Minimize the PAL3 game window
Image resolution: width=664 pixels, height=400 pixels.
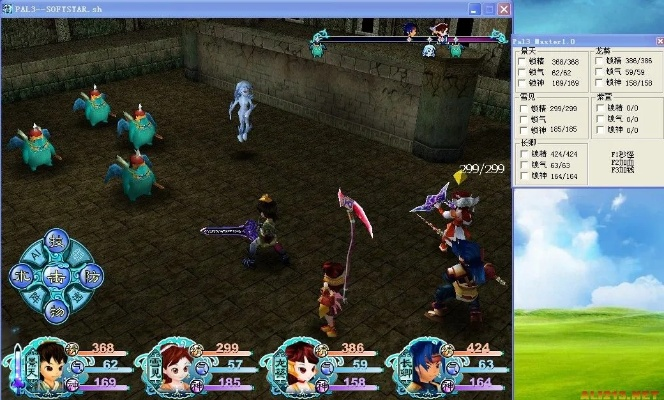pos(472,7)
